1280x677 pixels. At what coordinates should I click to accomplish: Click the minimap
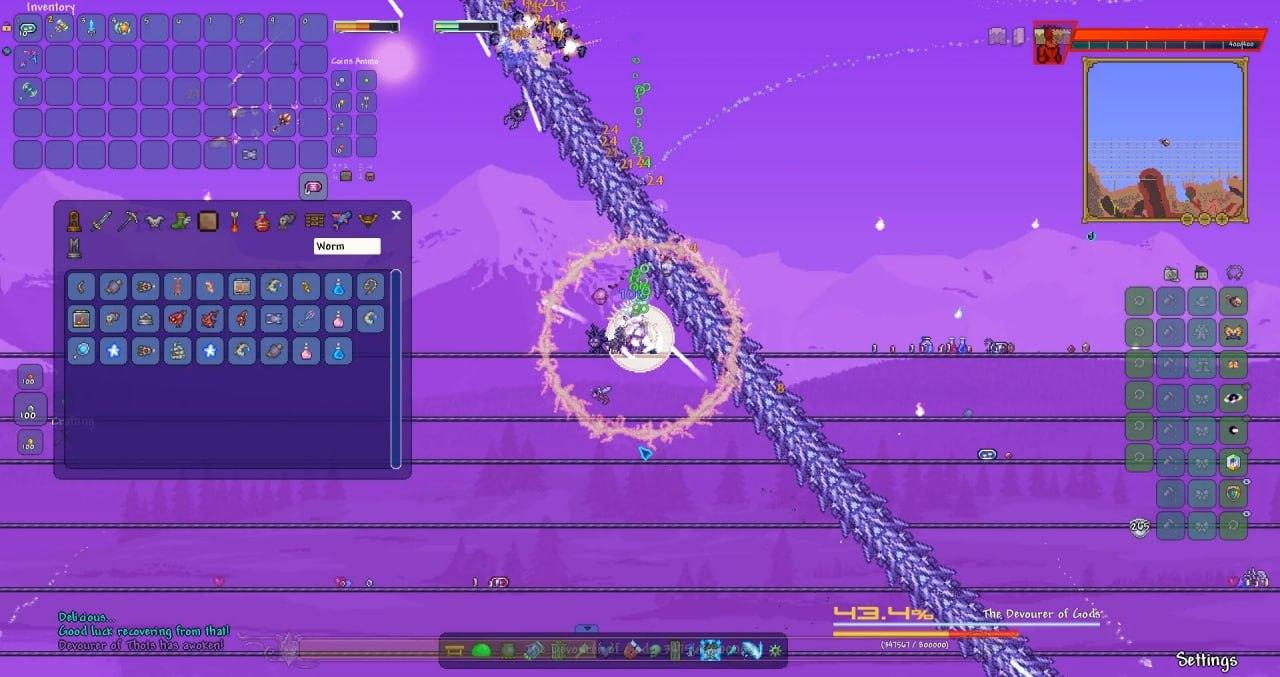(x=1165, y=140)
